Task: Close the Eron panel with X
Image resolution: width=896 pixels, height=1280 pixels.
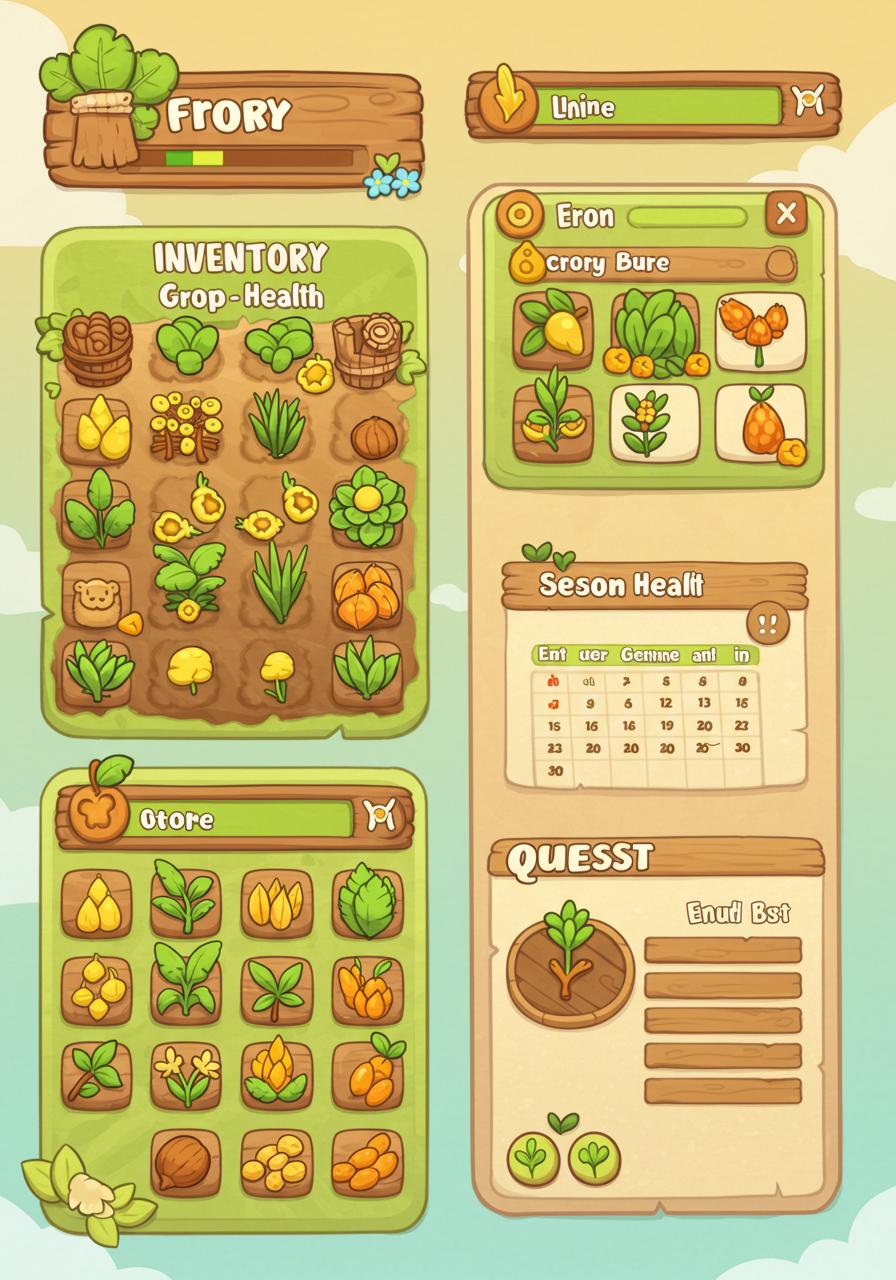Action: (x=786, y=213)
